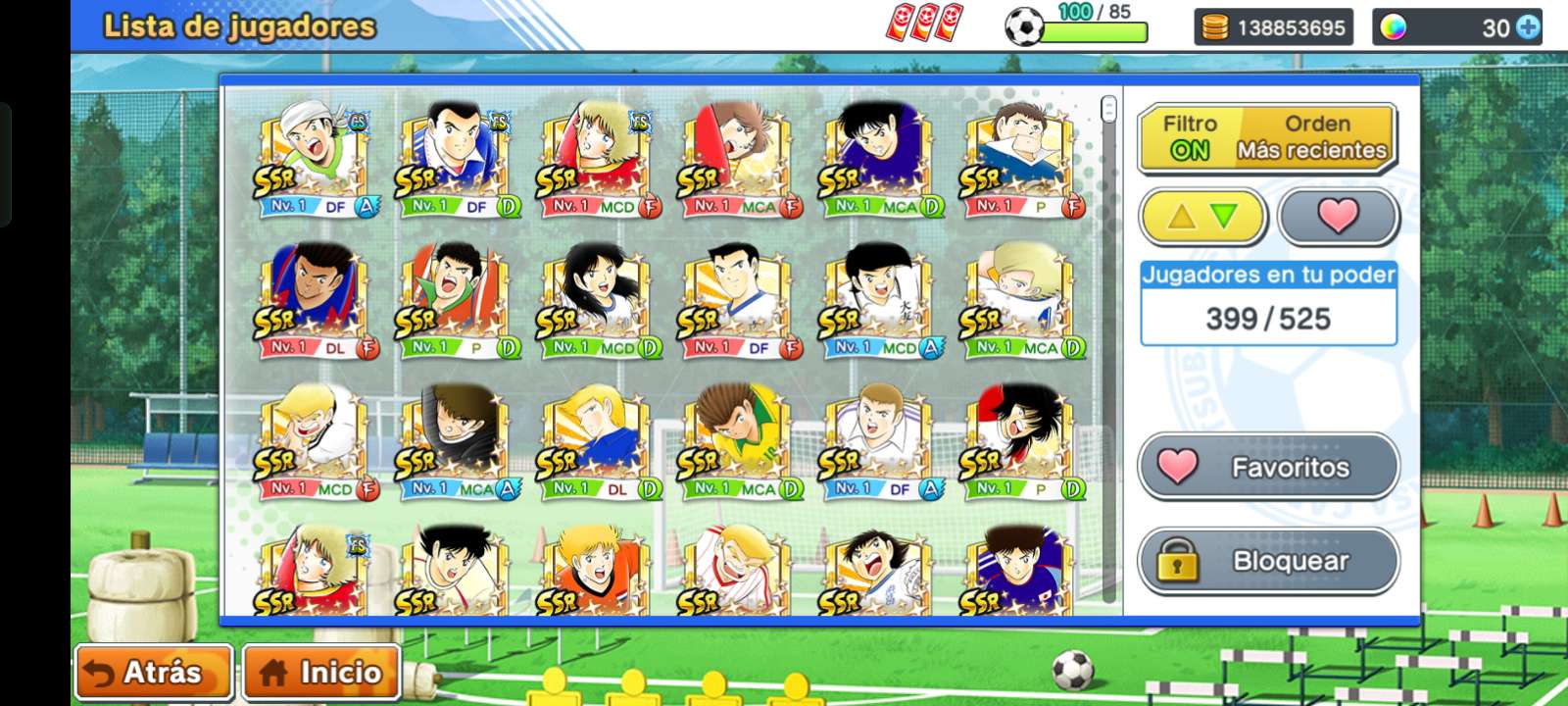The height and width of the screenshot is (706, 1568).
Task: Click the player list scrollbar handle
Action: click(x=1108, y=109)
